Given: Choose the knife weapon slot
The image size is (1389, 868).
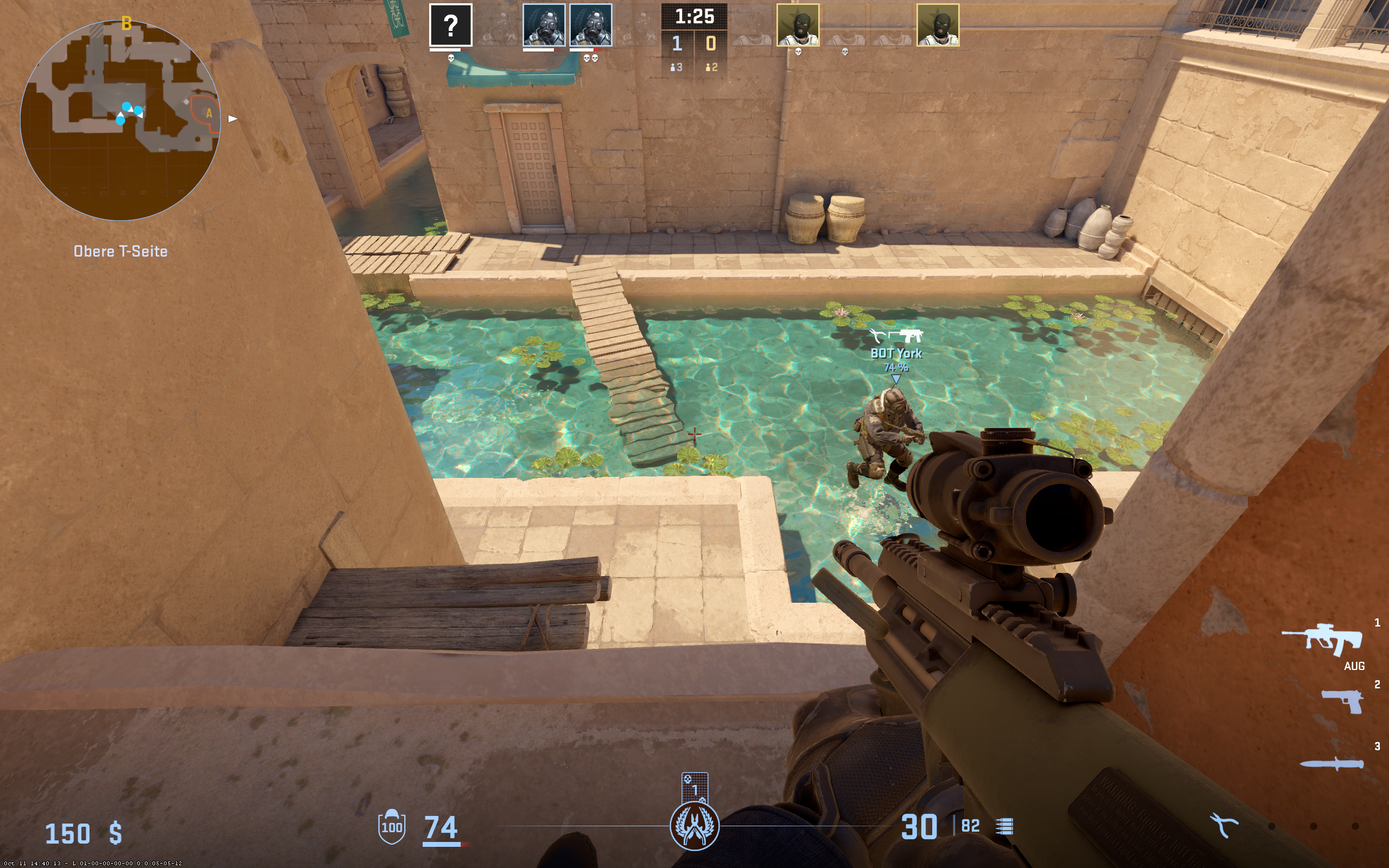Looking at the screenshot, I should coord(1331,763).
